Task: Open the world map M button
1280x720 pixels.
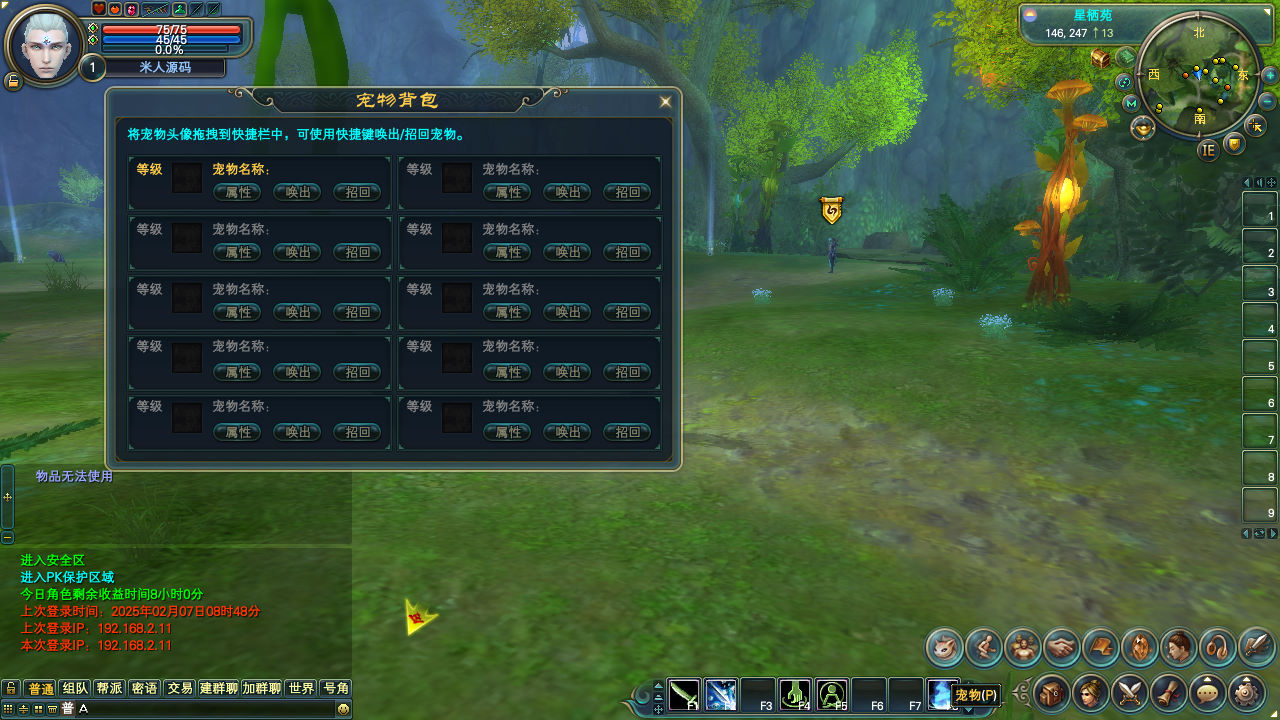Action: tap(1131, 103)
